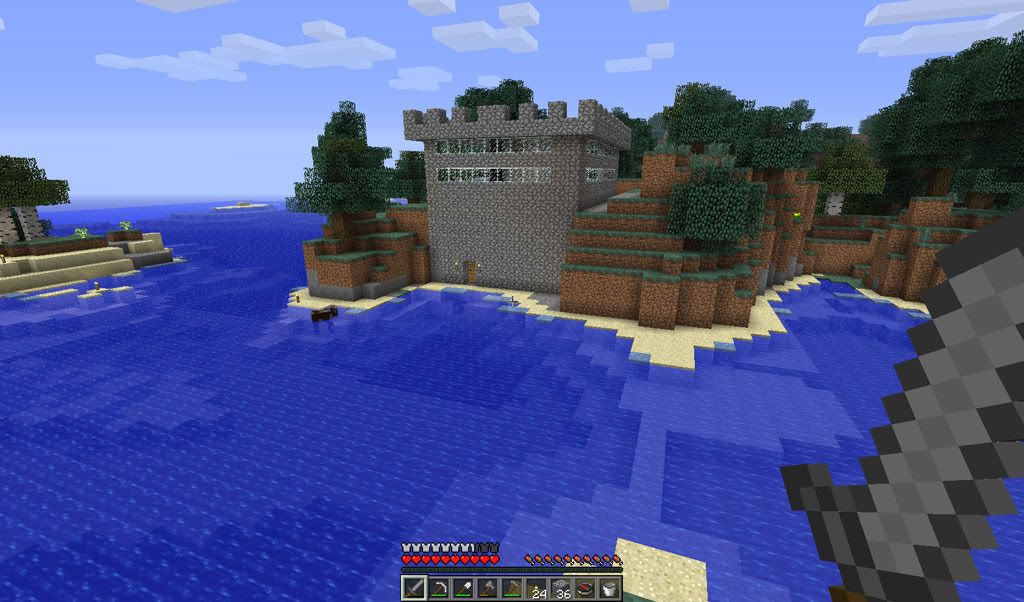This screenshot has width=1024, height=602.
Task: Choose the shovel in the hotbar
Action: pyautogui.click(x=464, y=588)
